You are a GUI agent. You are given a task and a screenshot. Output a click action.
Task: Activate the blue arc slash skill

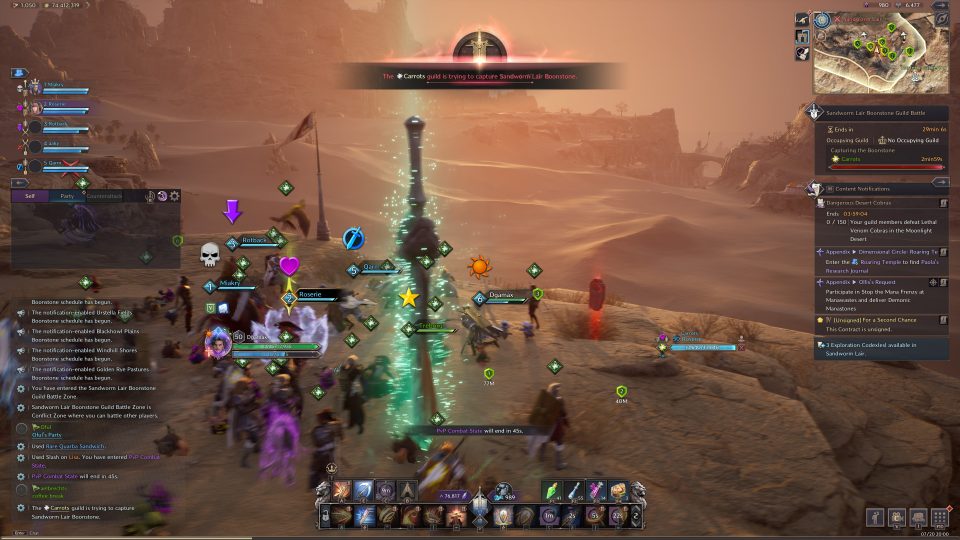click(364, 491)
